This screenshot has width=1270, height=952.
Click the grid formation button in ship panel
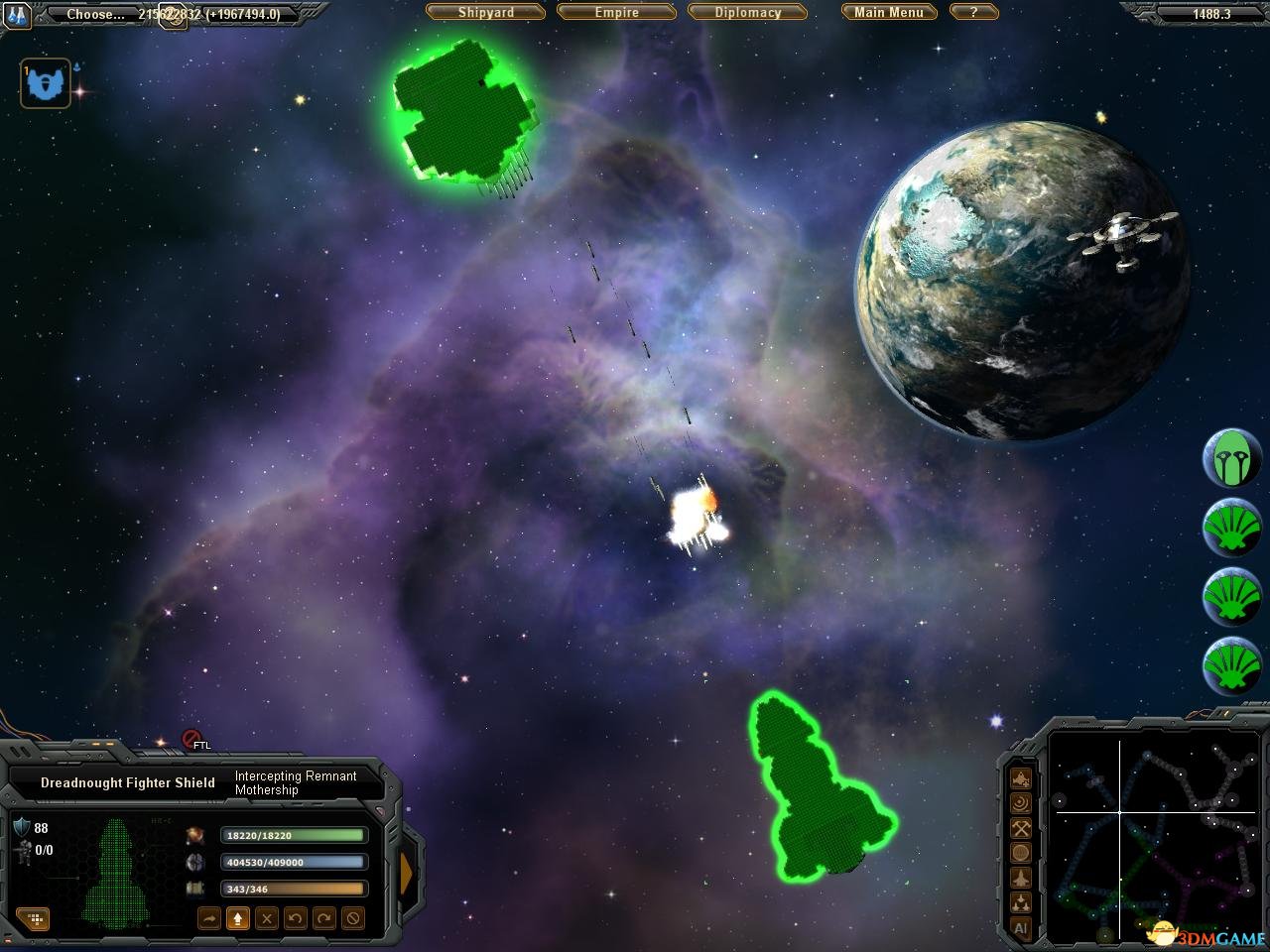pyautogui.click(x=34, y=919)
